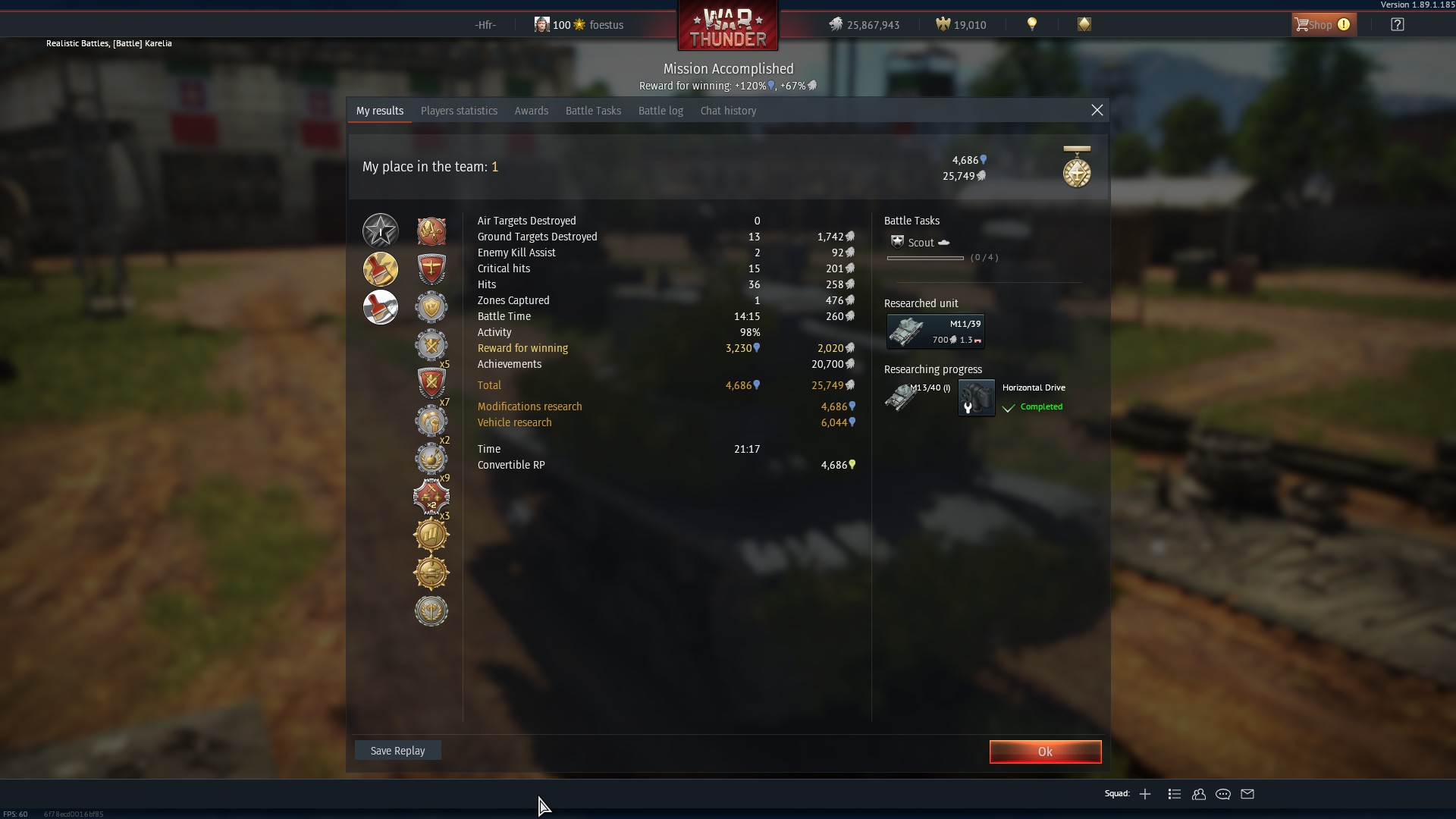Open squad chat with the speech bubble icon
This screenshot has width=1456, height=819.
click(x=1222, y=794)
